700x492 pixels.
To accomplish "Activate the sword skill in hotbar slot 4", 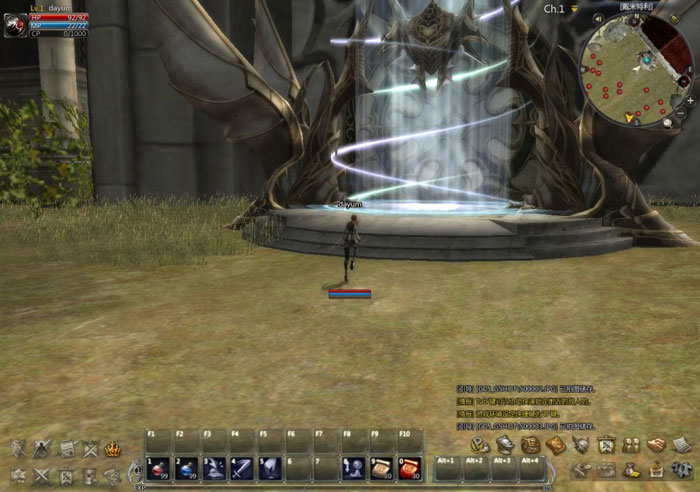I will (x=242, y=468).
